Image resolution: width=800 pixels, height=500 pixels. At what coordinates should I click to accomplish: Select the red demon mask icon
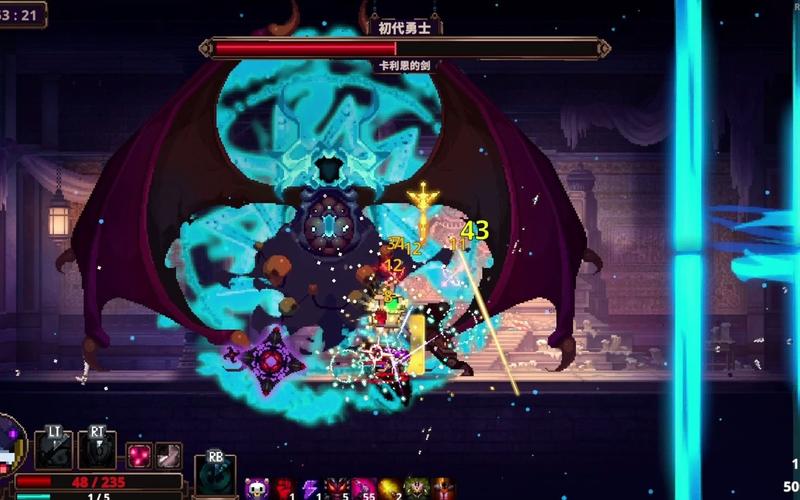pos(335,489)
